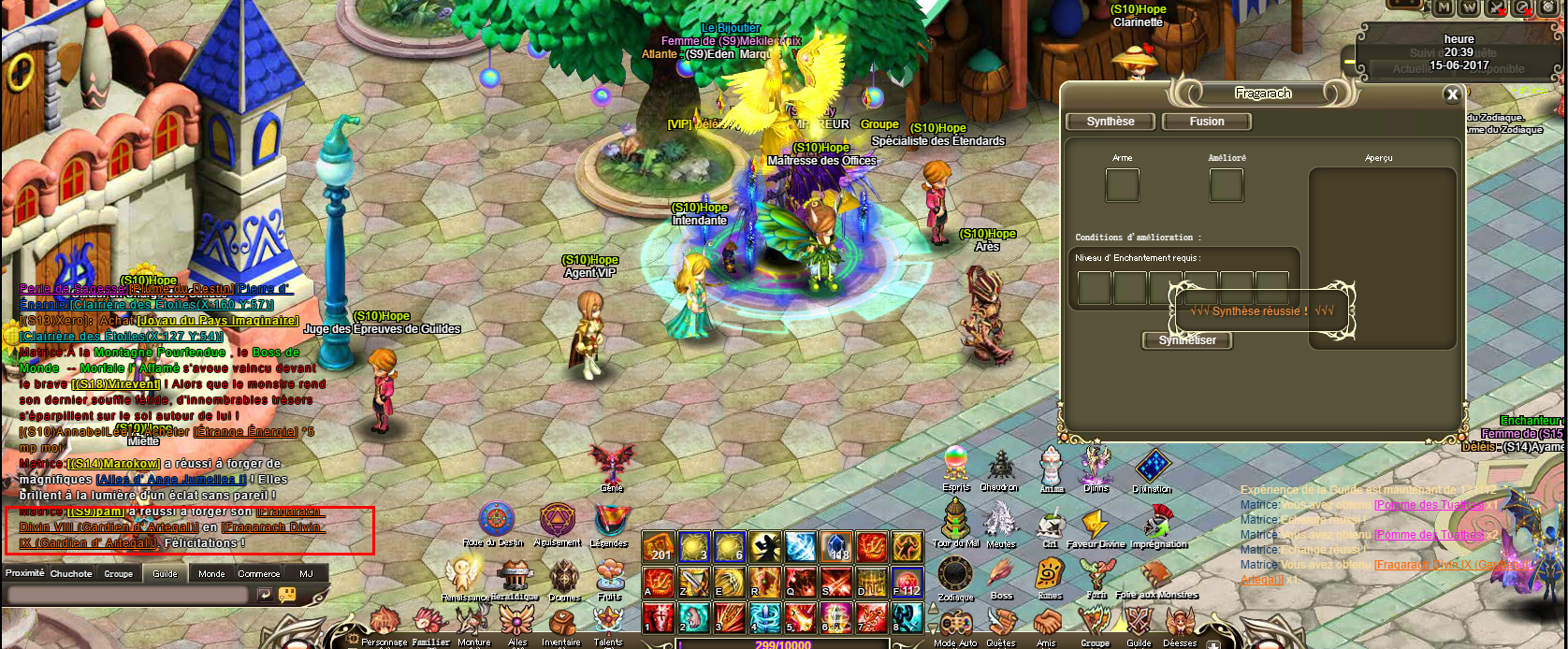This screenshot has width=1568, height=649.
Task: Select the Commerce chat tab
Action: (x=258, y=573)
